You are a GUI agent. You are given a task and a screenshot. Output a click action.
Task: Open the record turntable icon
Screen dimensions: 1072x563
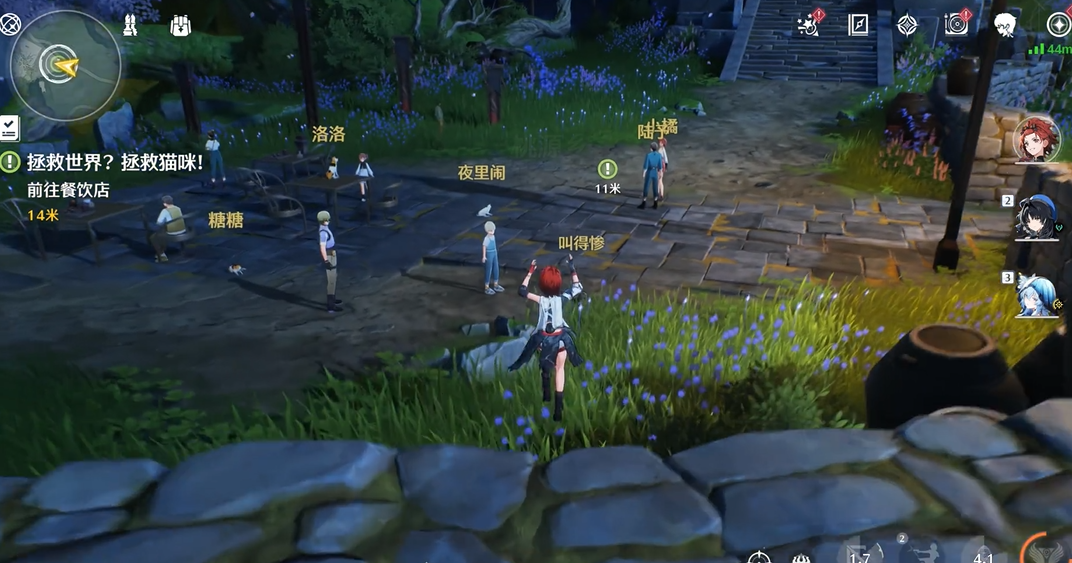point(956,25)
